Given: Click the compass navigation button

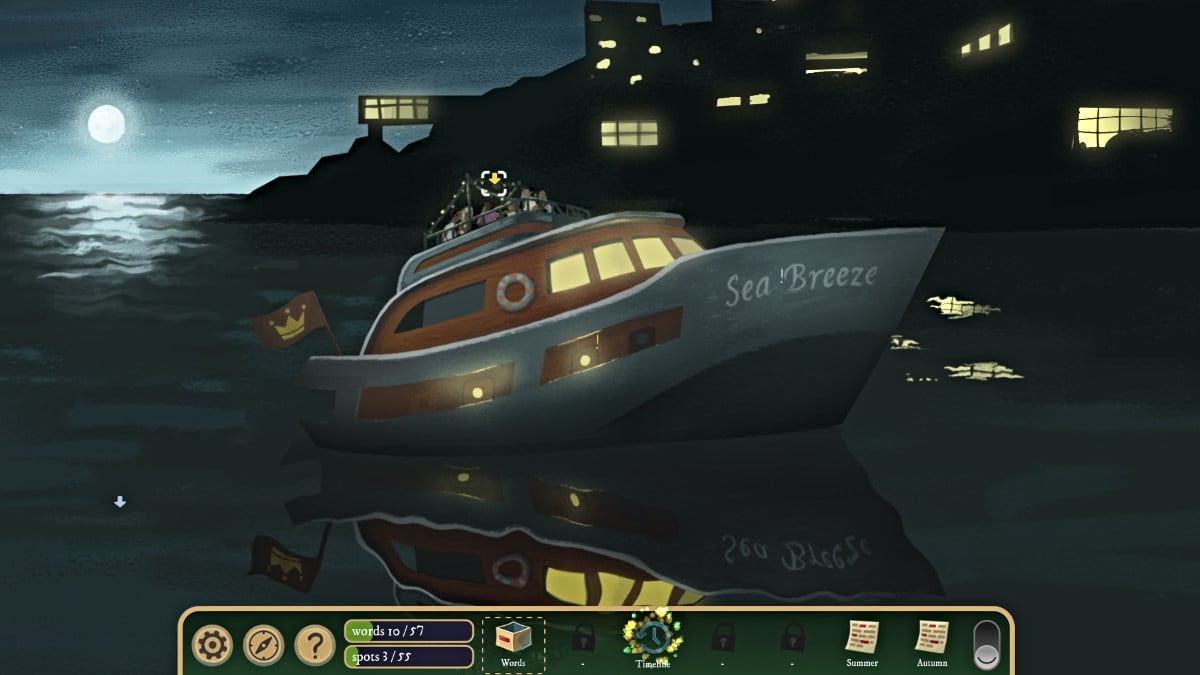Looking at the screenshot, I should click(264, 646).
